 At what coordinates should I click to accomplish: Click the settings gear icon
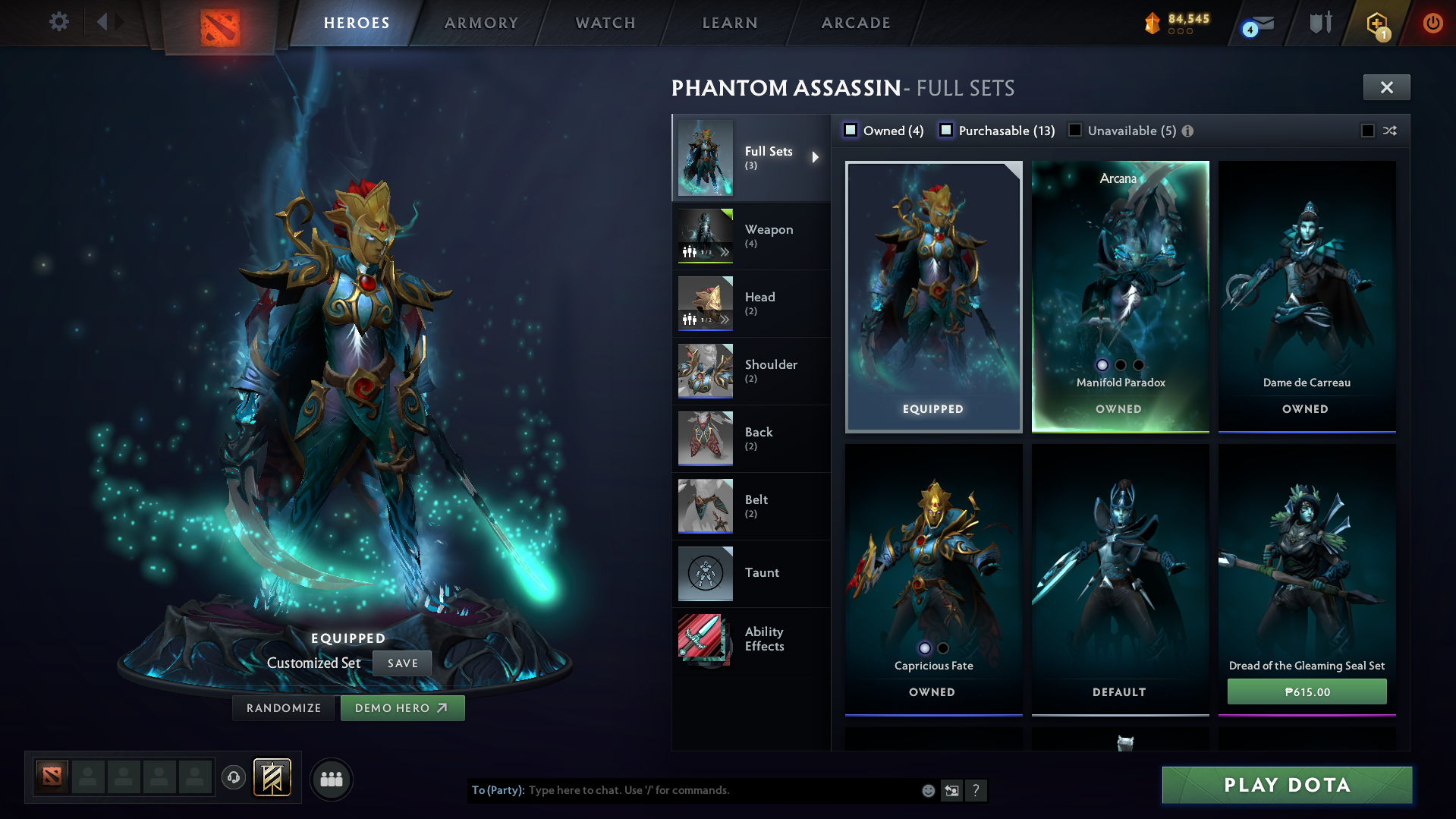pyautogui.click(x=59, y=23)
